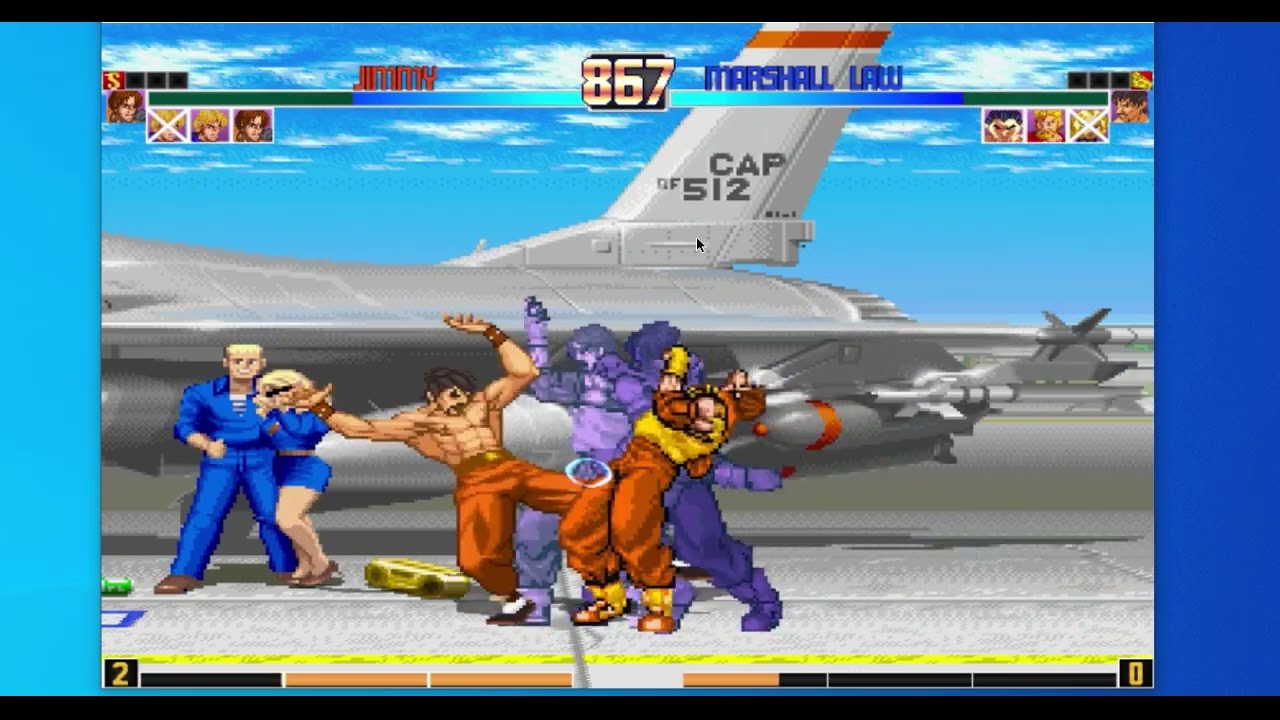The width and height of the screenshot is (1280, 720).
Task: Select Jimmy's active fighter portrait beside the health bar
Action: [x=124, y=106]
